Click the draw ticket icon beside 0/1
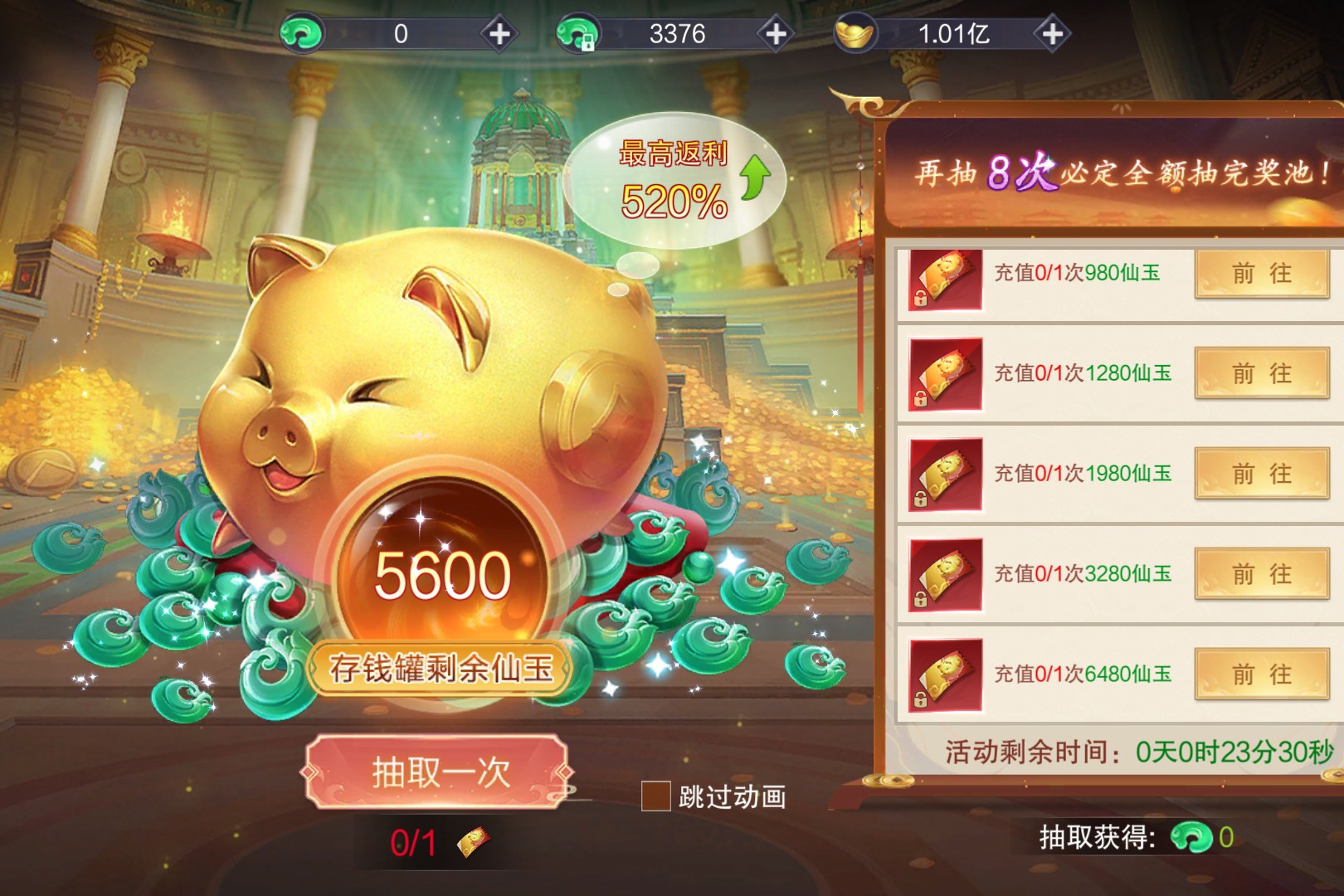This screenshot has width=1344, height=896. [473, 843]
